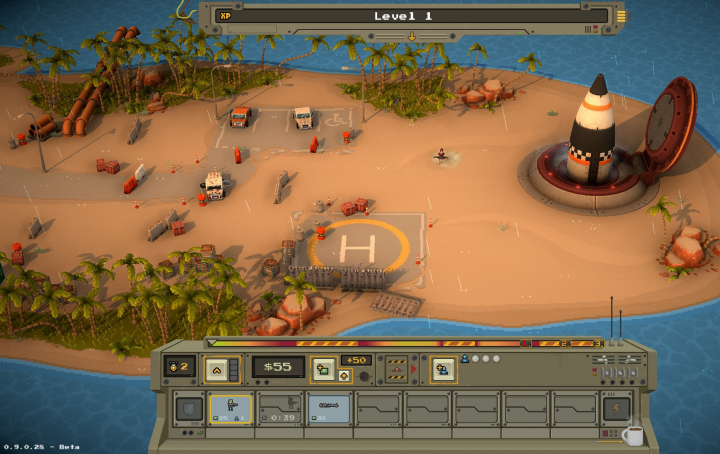This screenshot has height=454, width=720.
Task: Select the soldier unit card
Action: tap(230, 408)
